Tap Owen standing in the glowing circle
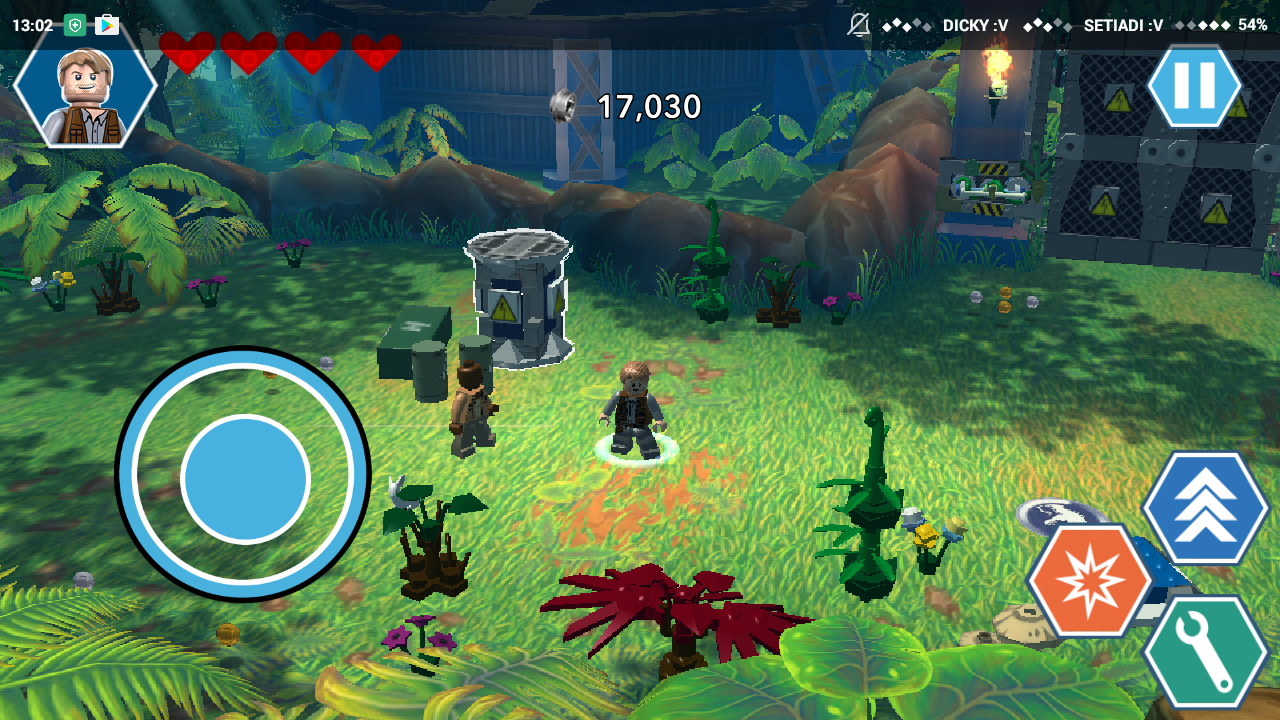The height and width of the screenshot is (720, 1280). coord(635,410)
